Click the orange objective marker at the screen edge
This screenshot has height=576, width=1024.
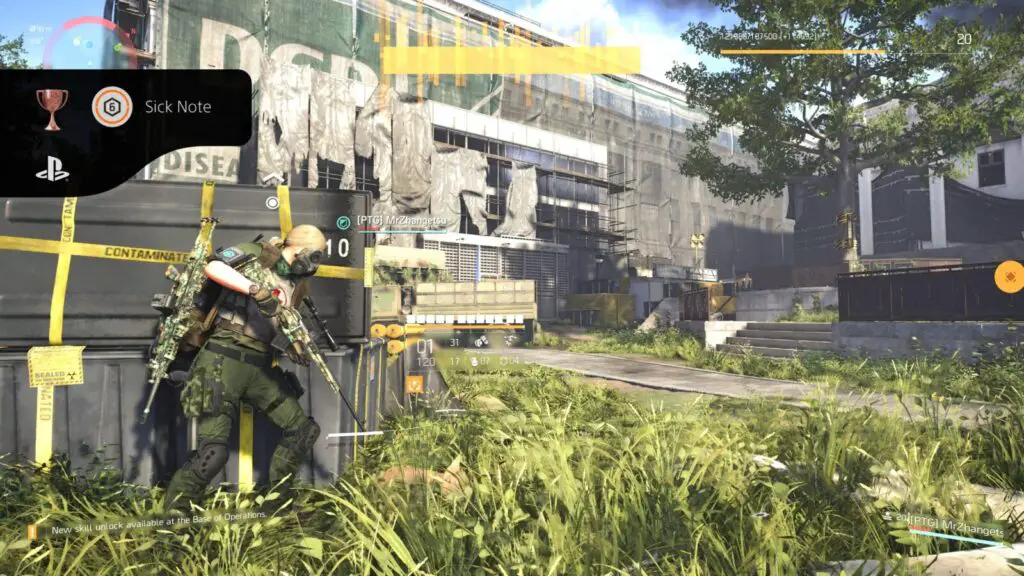[x=1007, y=276]
